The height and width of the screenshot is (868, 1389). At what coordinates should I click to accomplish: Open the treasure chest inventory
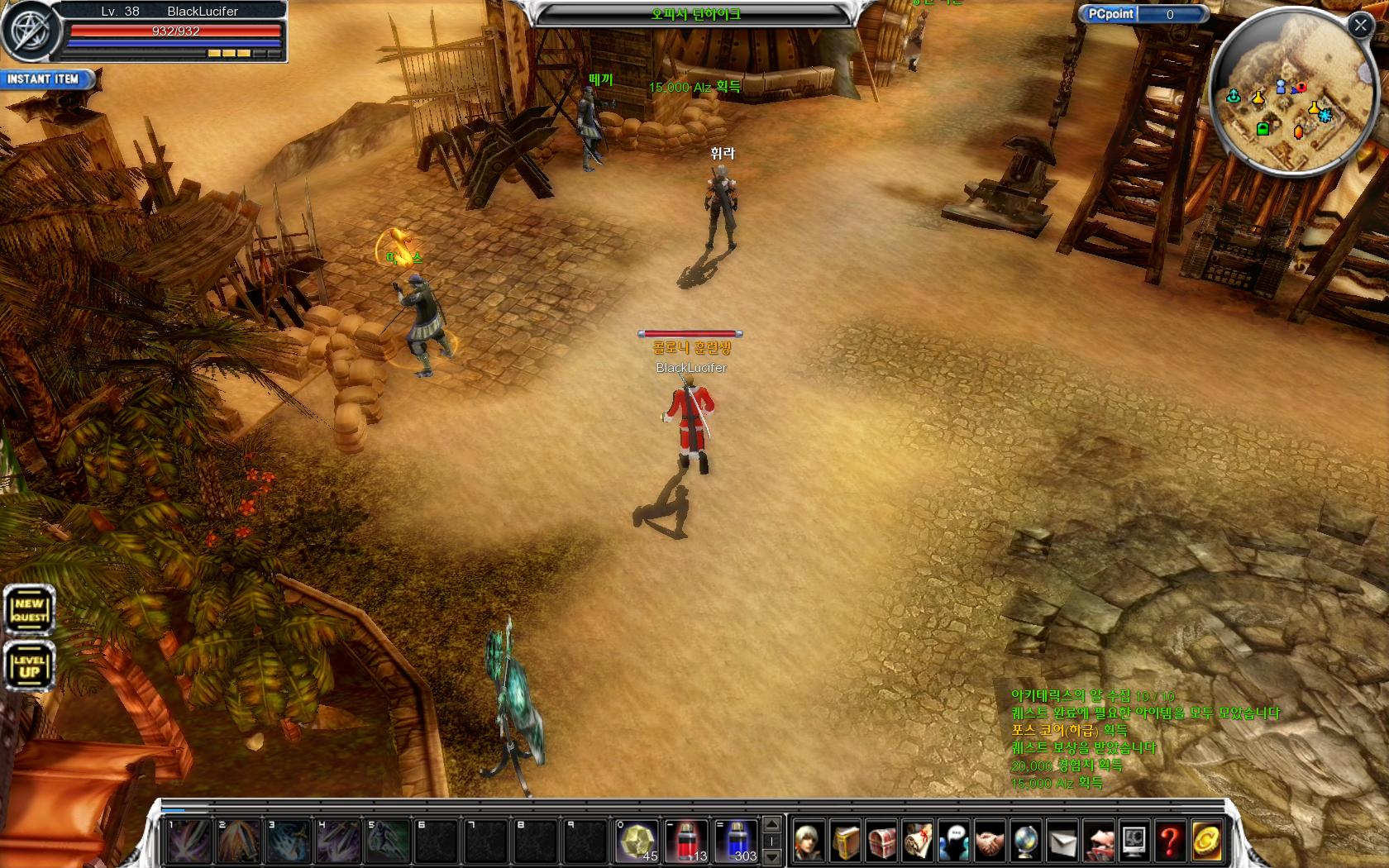click(x=881, y=842)
